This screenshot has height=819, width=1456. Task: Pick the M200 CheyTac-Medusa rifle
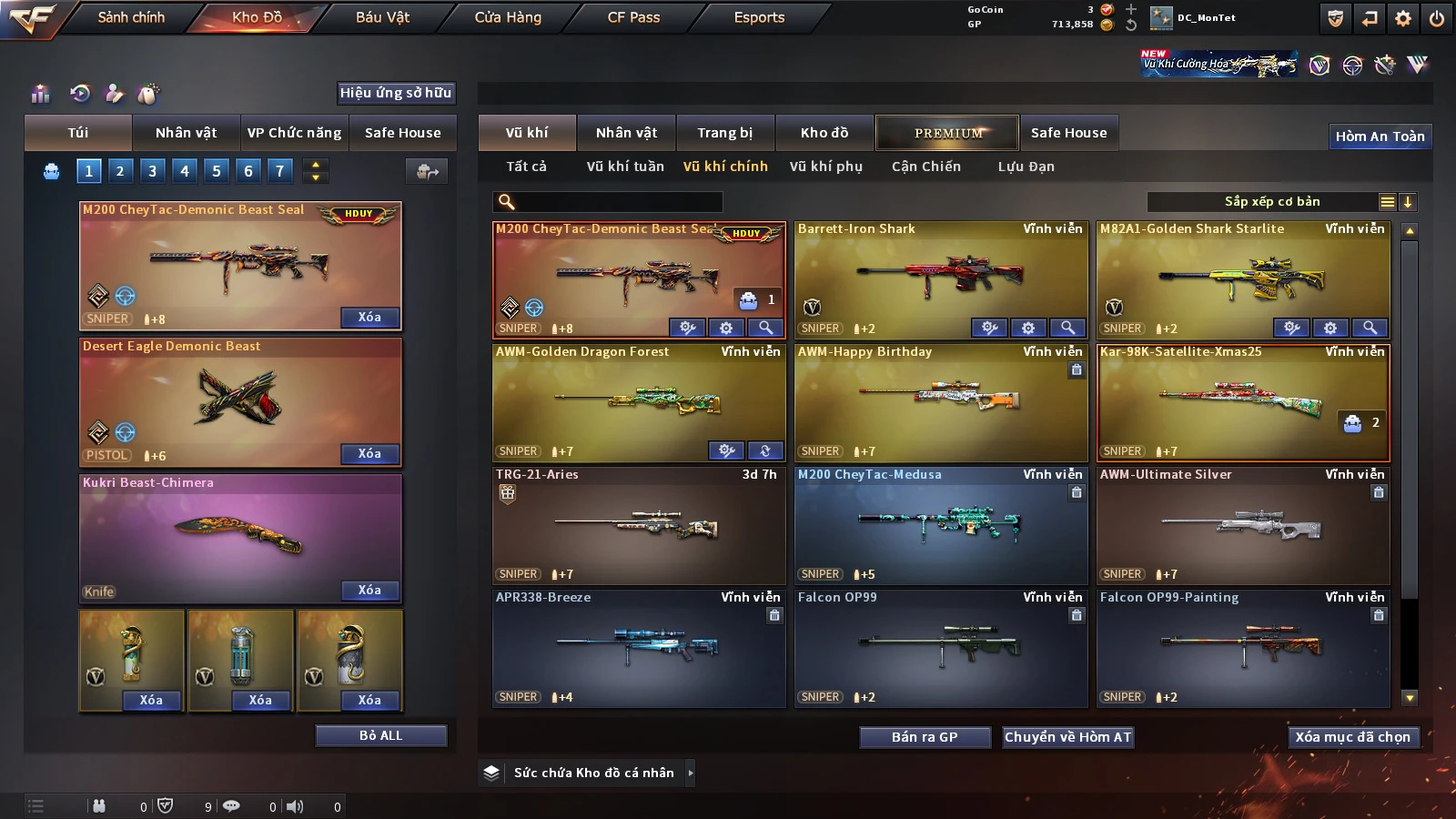(x=940, y=524)
